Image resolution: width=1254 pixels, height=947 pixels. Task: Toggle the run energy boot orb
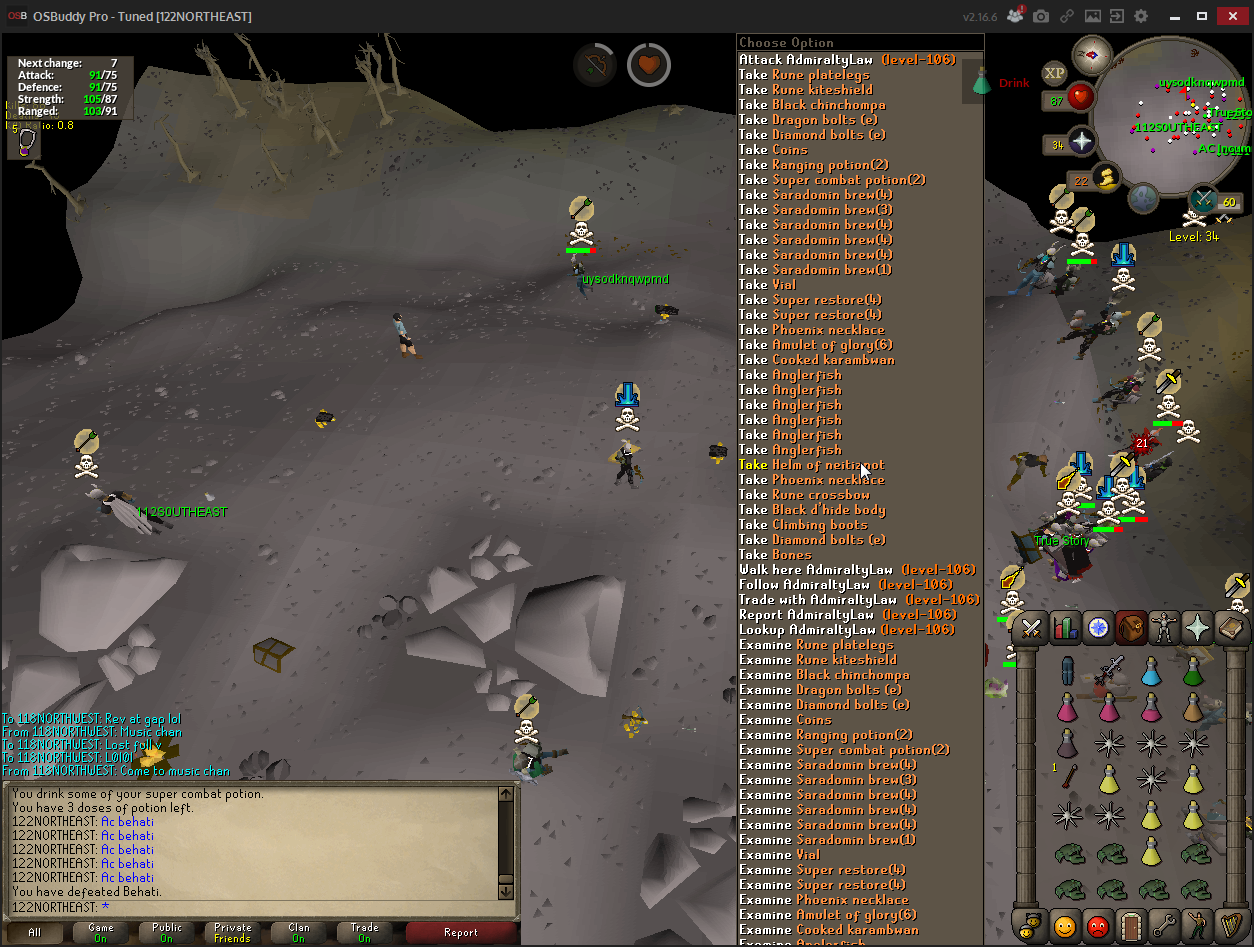[1107, 178]
